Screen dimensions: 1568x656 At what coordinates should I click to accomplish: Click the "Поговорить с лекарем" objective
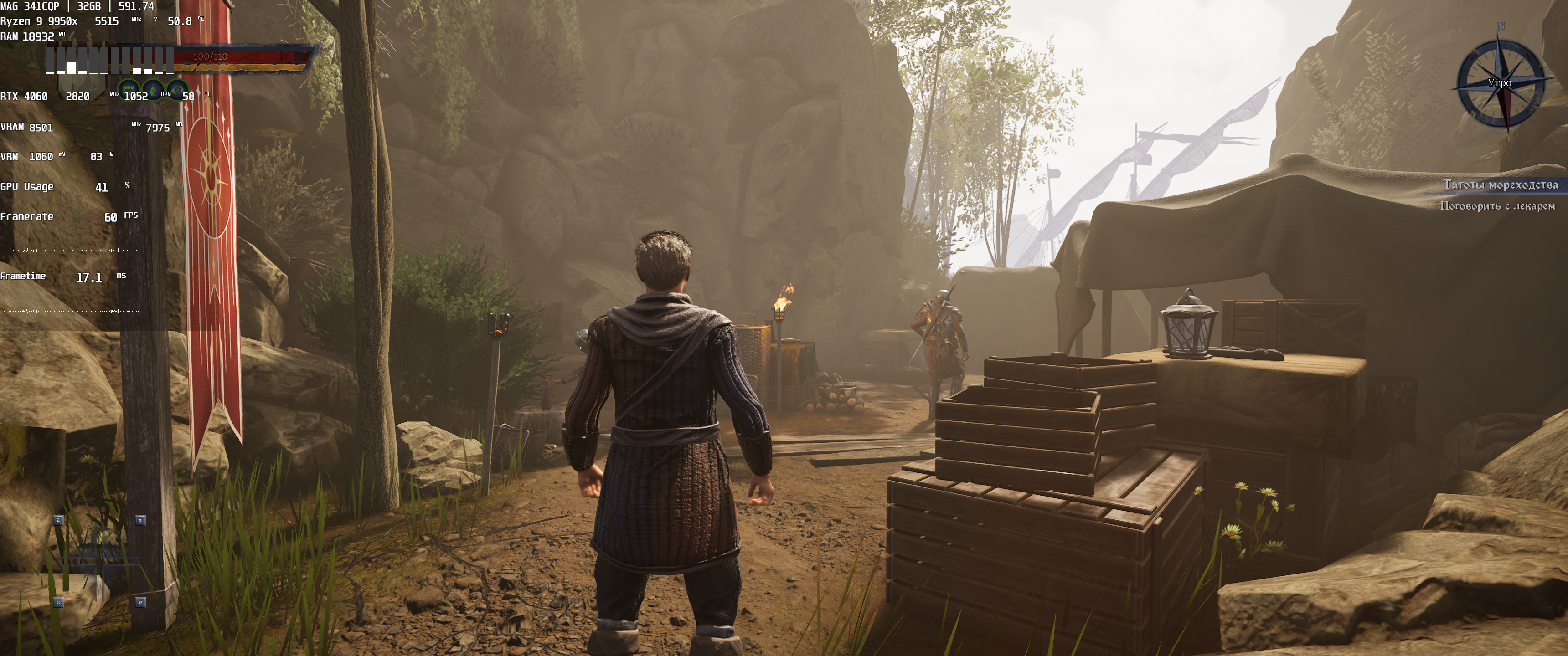point(1497,206)
